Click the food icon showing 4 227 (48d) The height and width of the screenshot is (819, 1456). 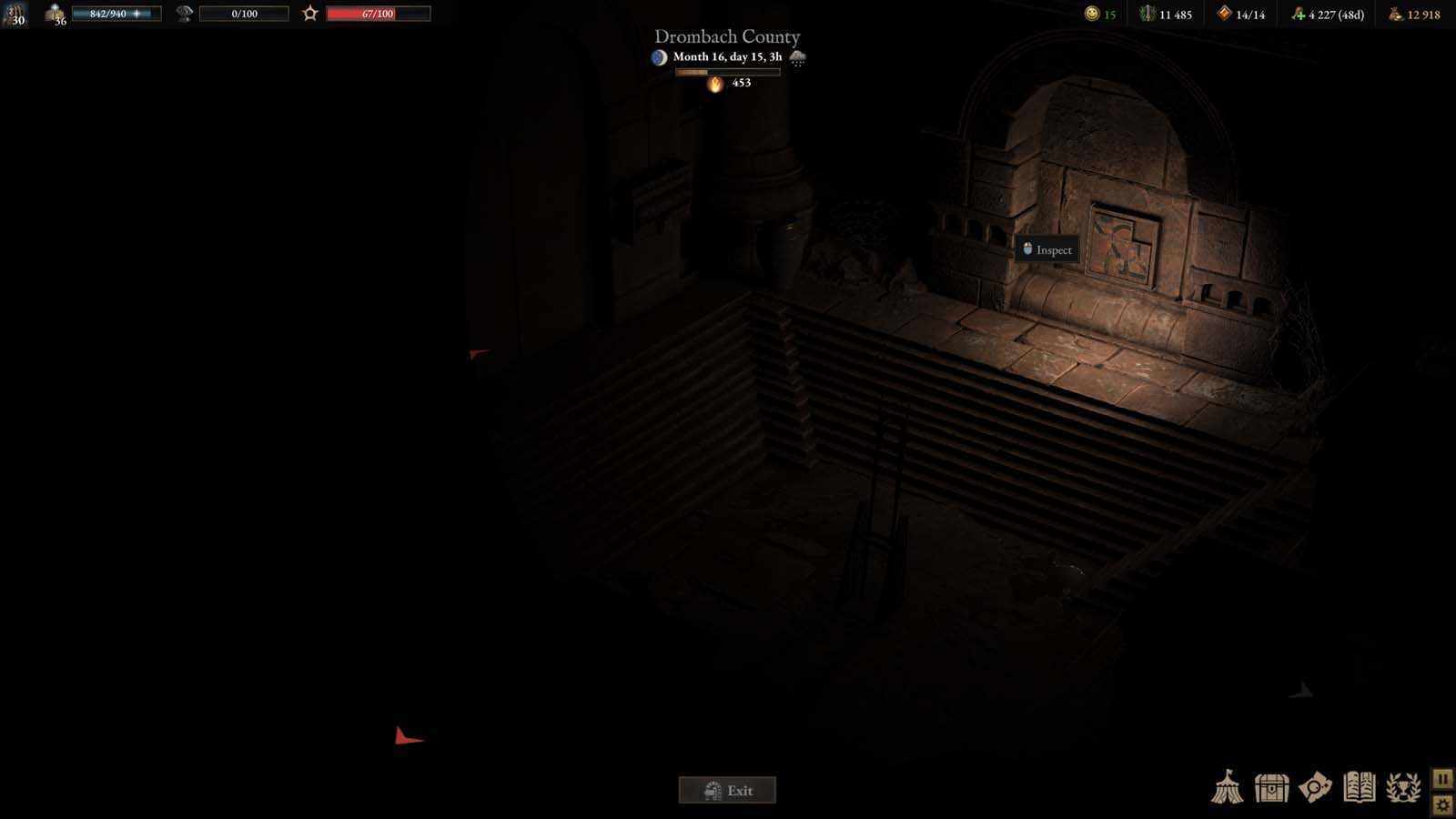(1298, 15)
